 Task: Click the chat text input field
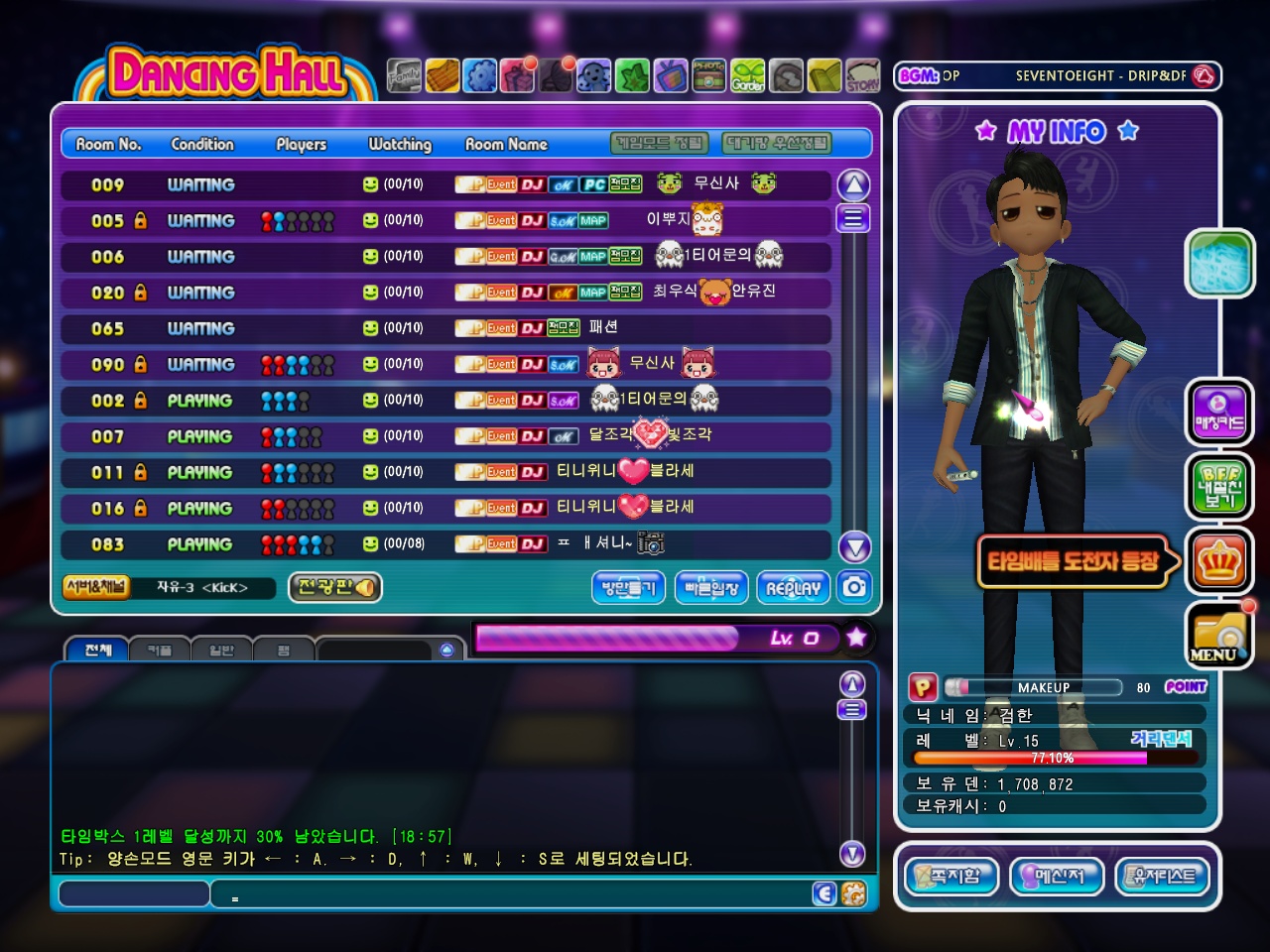(134, 893)
